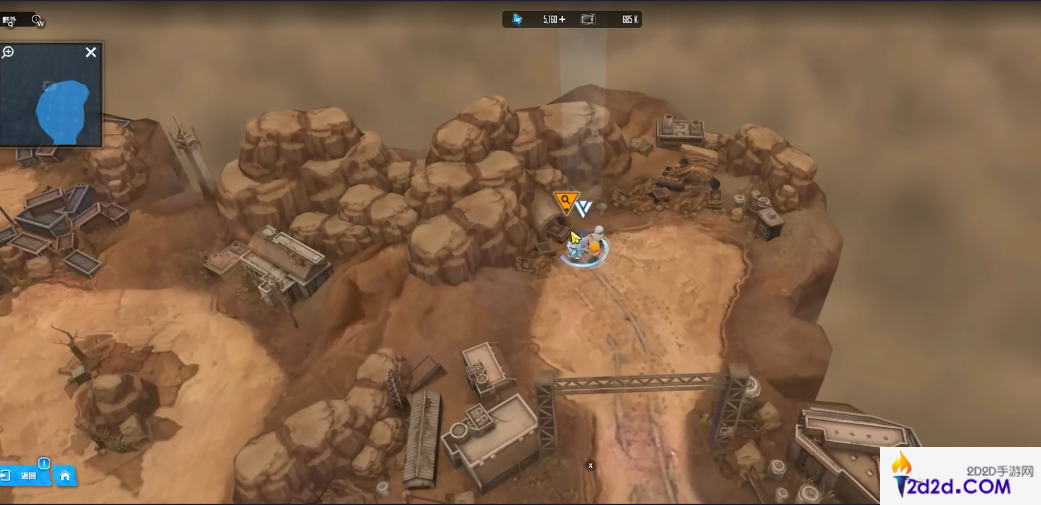Zoom in the minimap with magnifier button
This screenshot has width=1041, height=505.
coord(8,52)
